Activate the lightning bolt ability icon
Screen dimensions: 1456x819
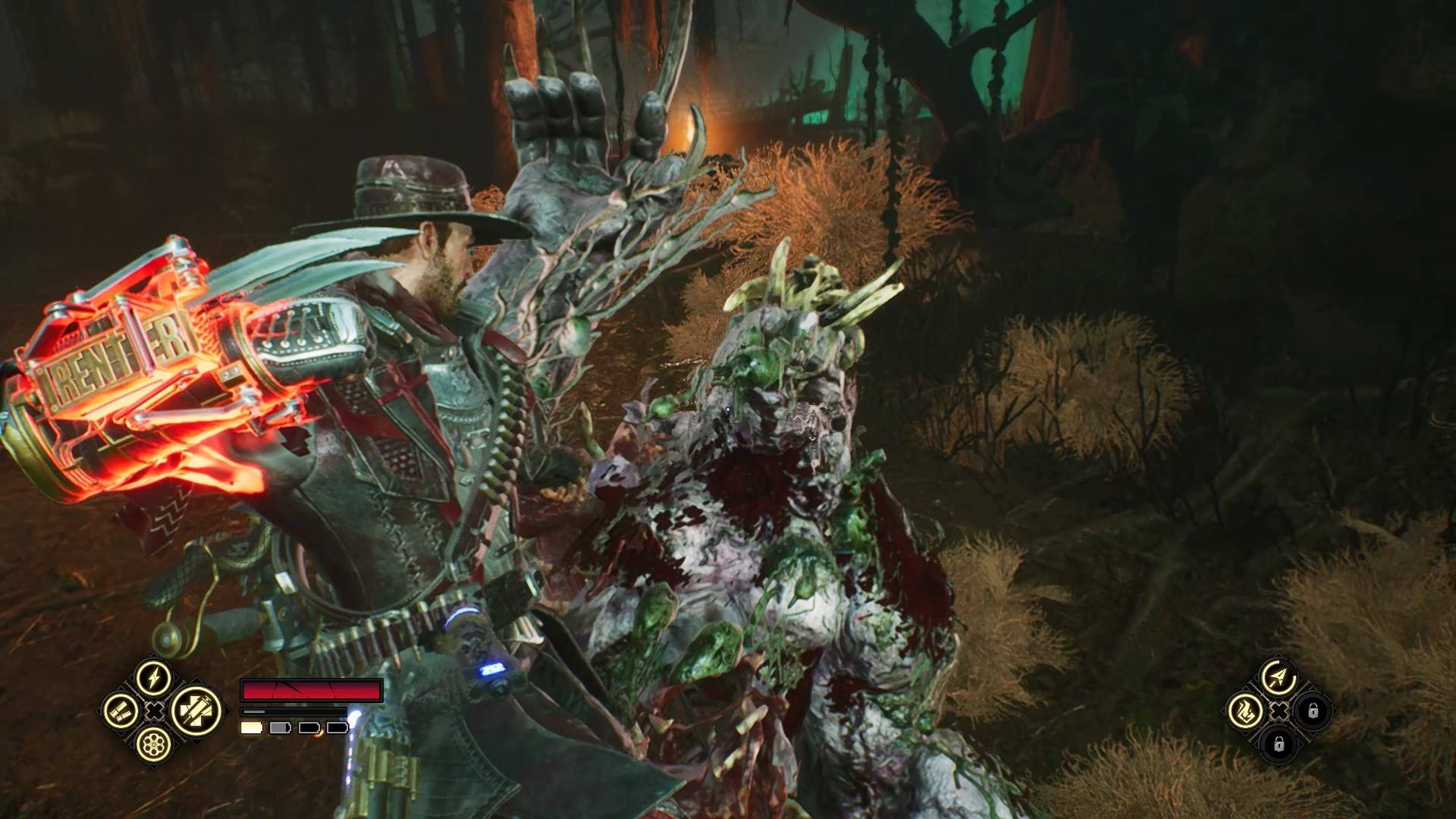[154, 676]
